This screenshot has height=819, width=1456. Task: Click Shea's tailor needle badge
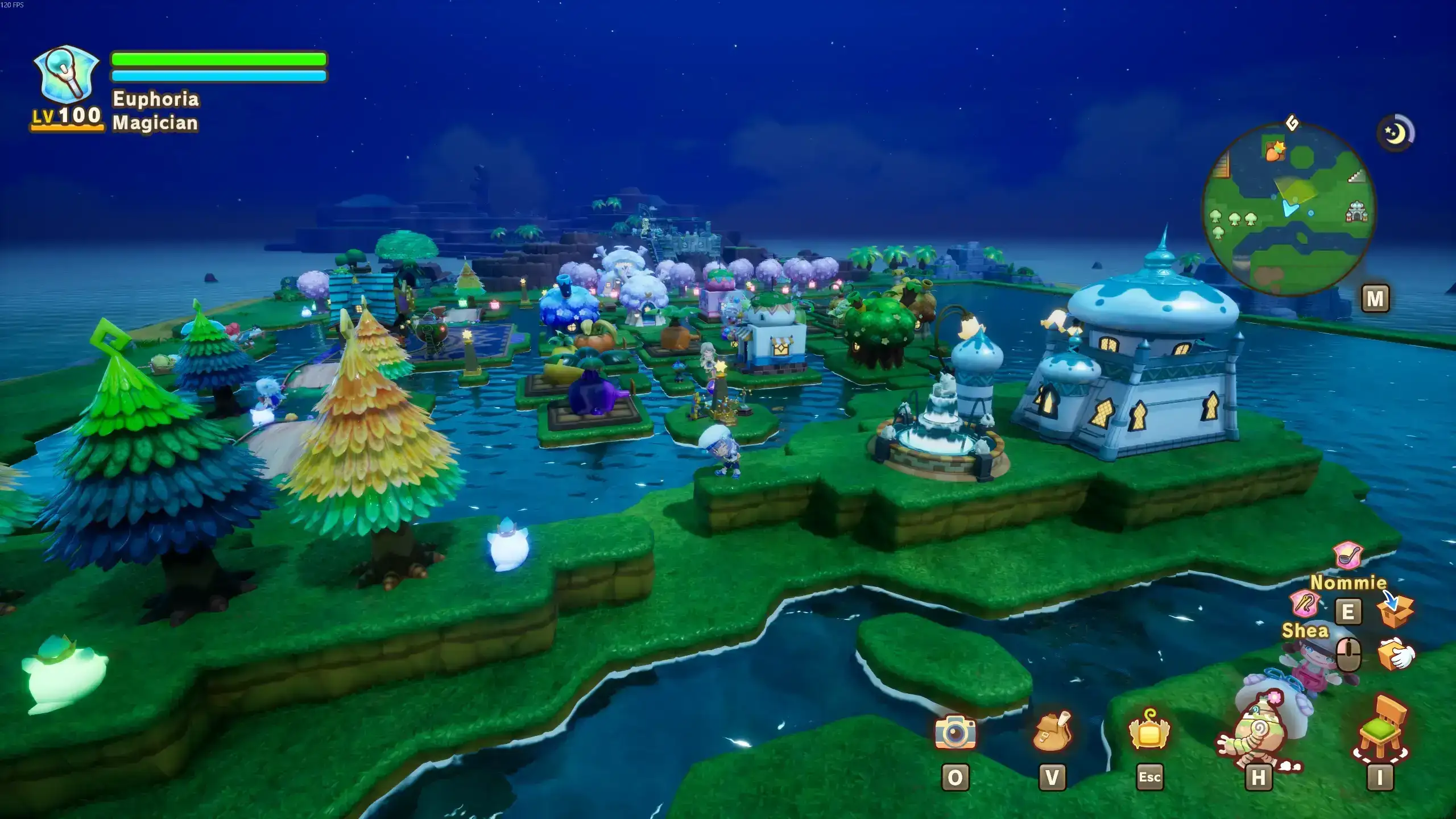coord(1305,604)
